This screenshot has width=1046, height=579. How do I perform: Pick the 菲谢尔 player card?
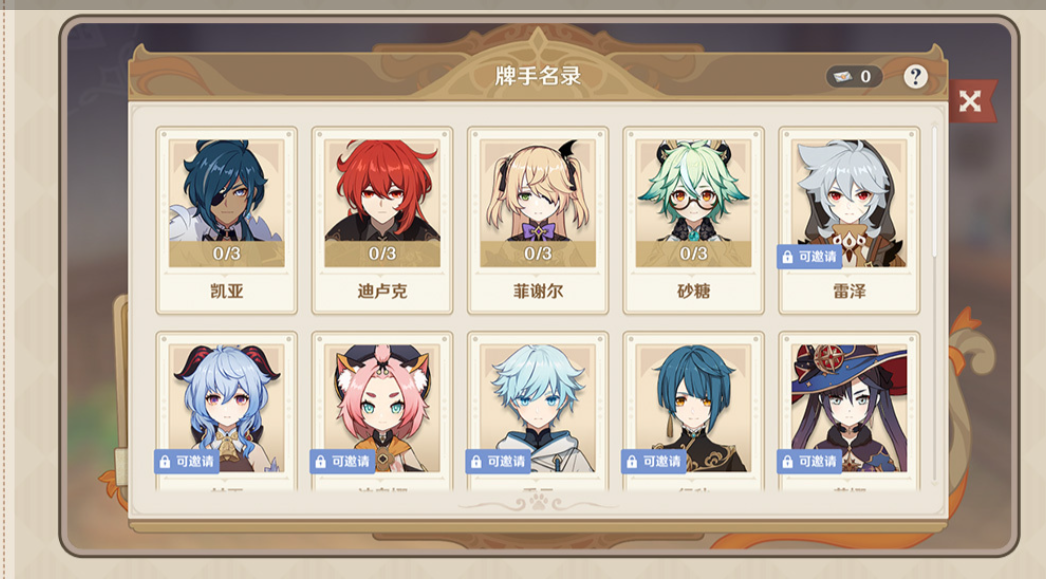(x=538, y=220)
